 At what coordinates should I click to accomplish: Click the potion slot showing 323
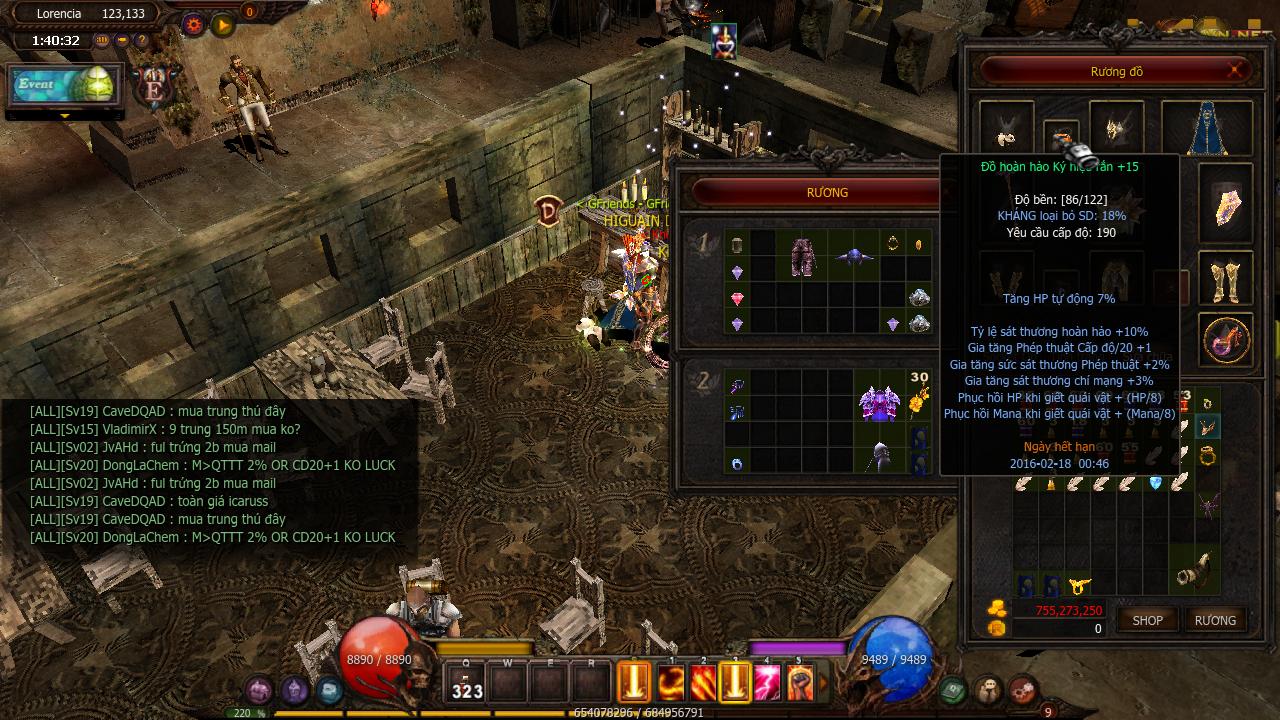click(x=467, y=683)
